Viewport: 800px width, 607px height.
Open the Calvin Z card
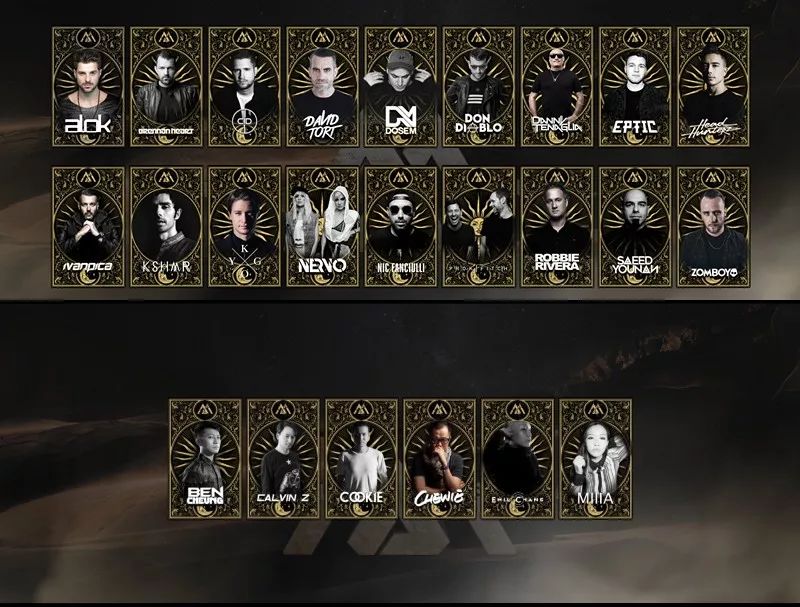click(x=284, y=460)
